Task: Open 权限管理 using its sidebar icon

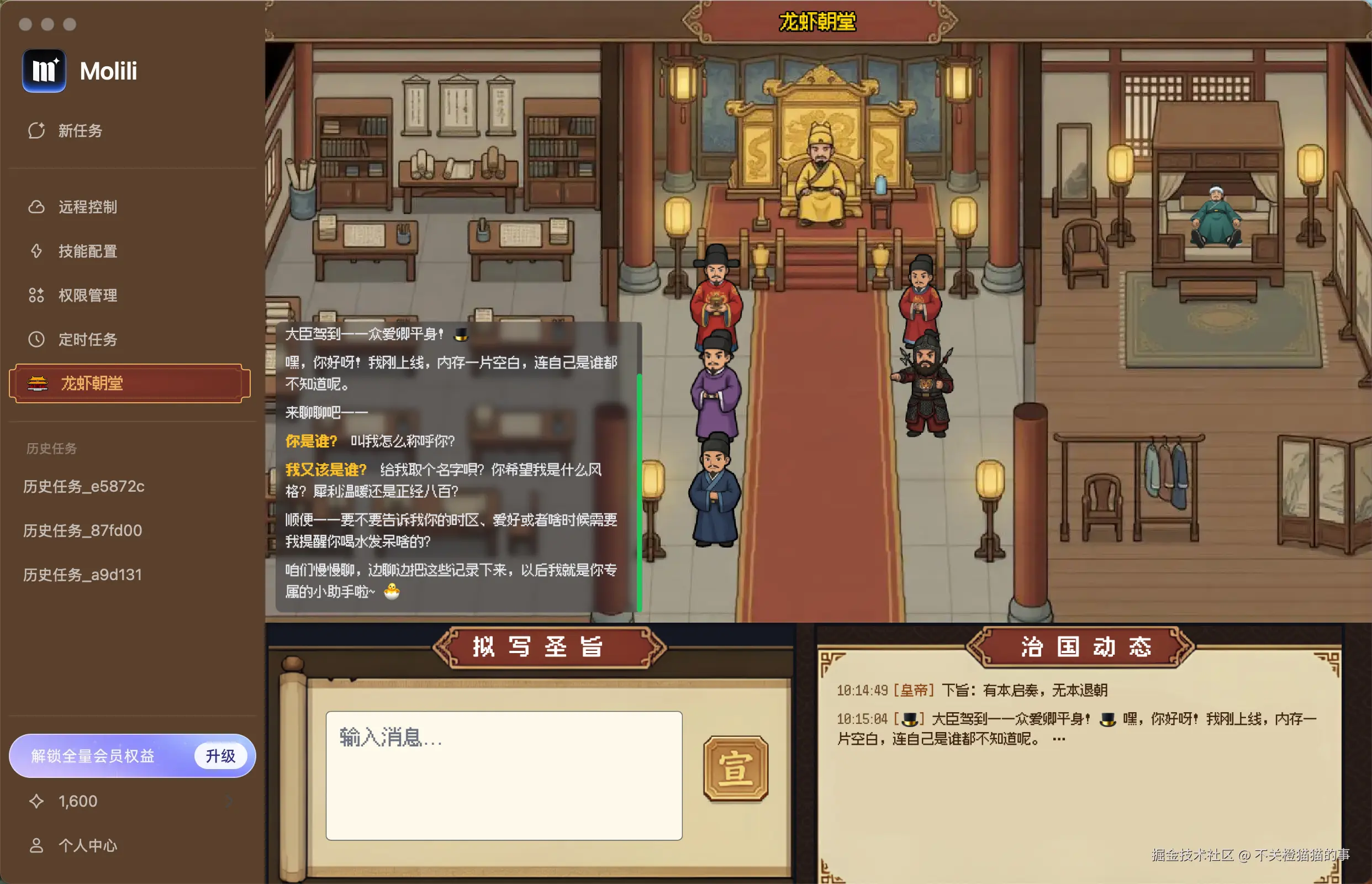Action: coord(36,295)
